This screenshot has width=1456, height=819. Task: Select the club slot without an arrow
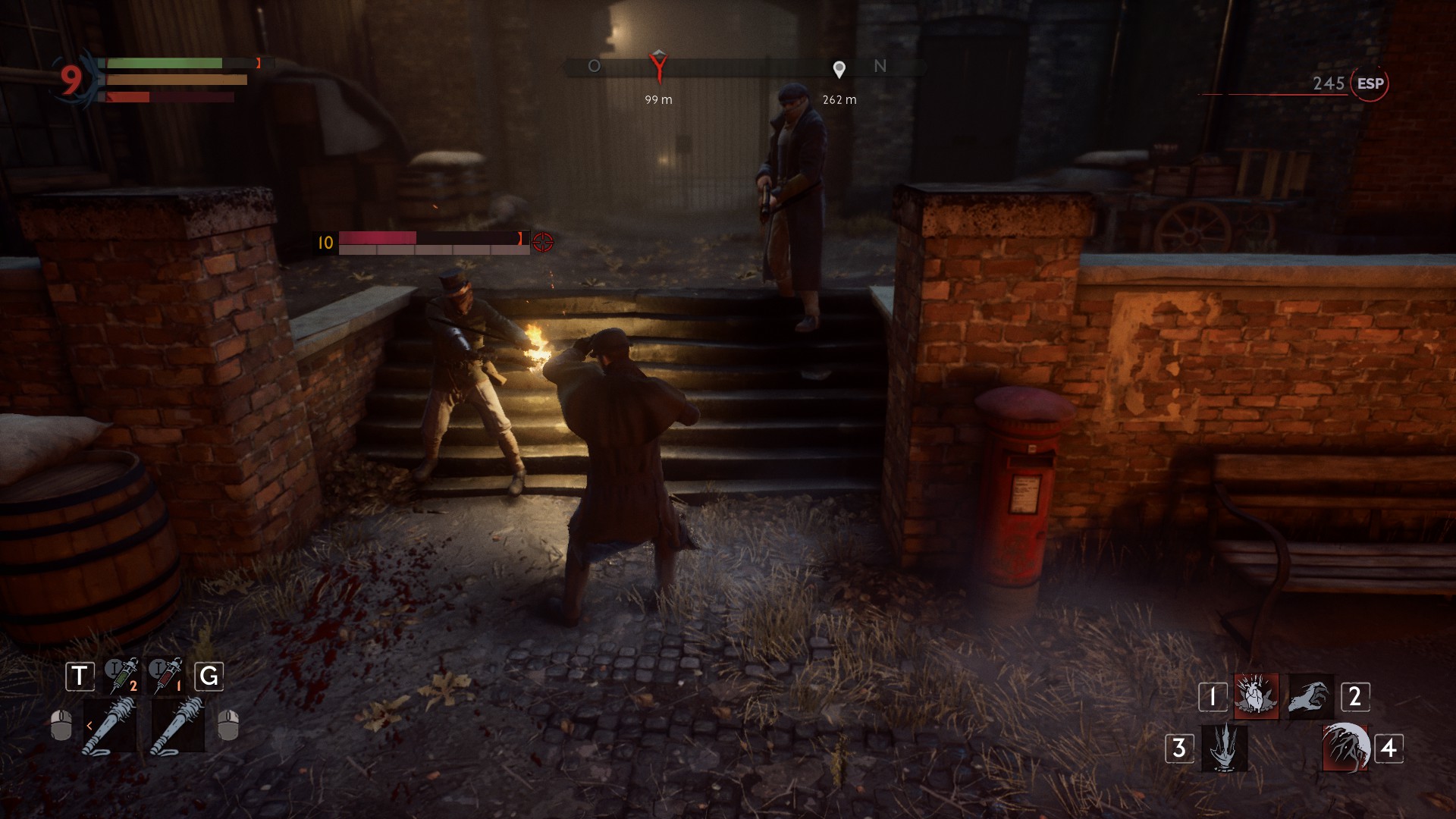coord(177,726)
